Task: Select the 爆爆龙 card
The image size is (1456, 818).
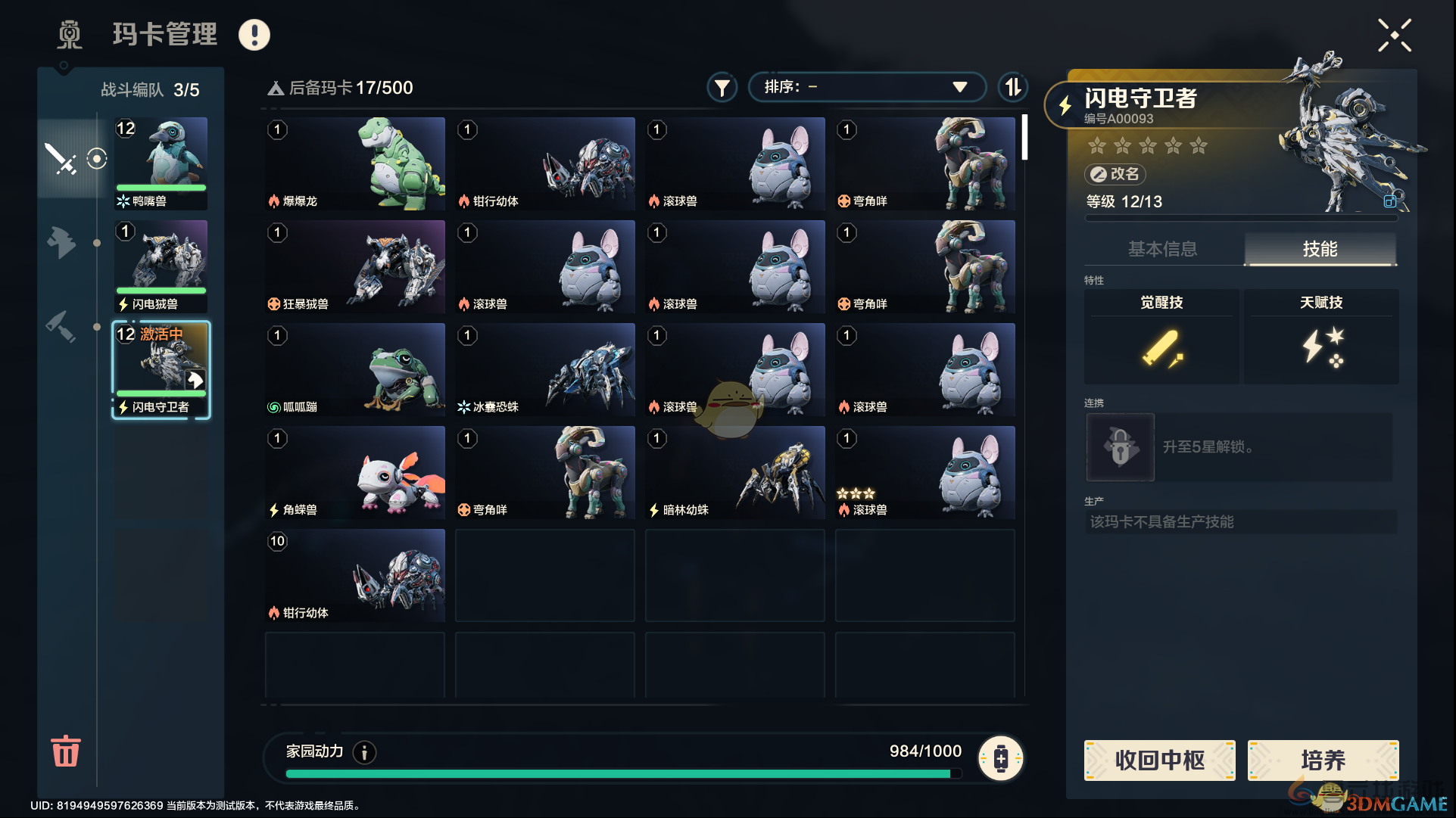Action: [x=355, y=163]
